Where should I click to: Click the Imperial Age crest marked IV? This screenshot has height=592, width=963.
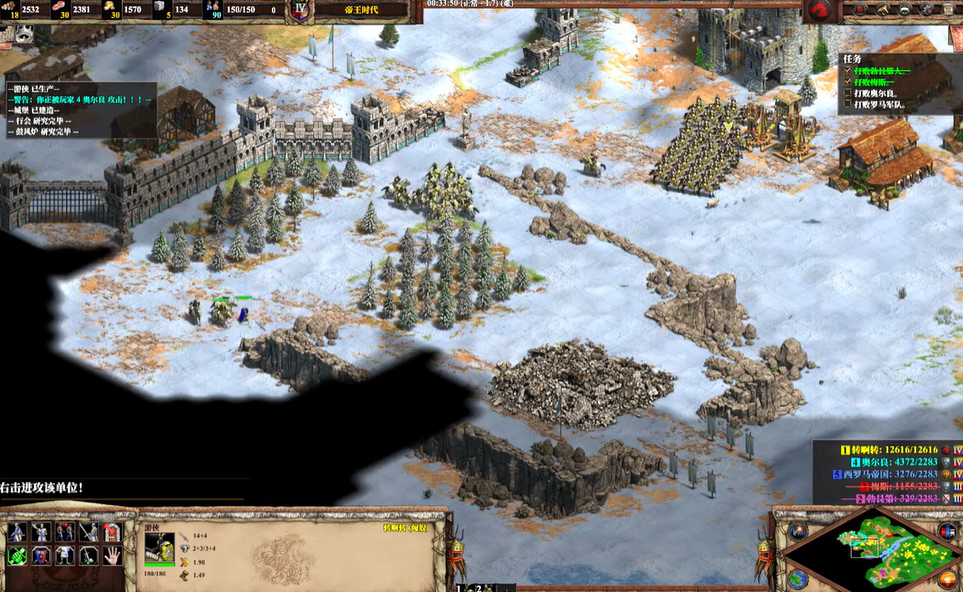pos(300,10)
